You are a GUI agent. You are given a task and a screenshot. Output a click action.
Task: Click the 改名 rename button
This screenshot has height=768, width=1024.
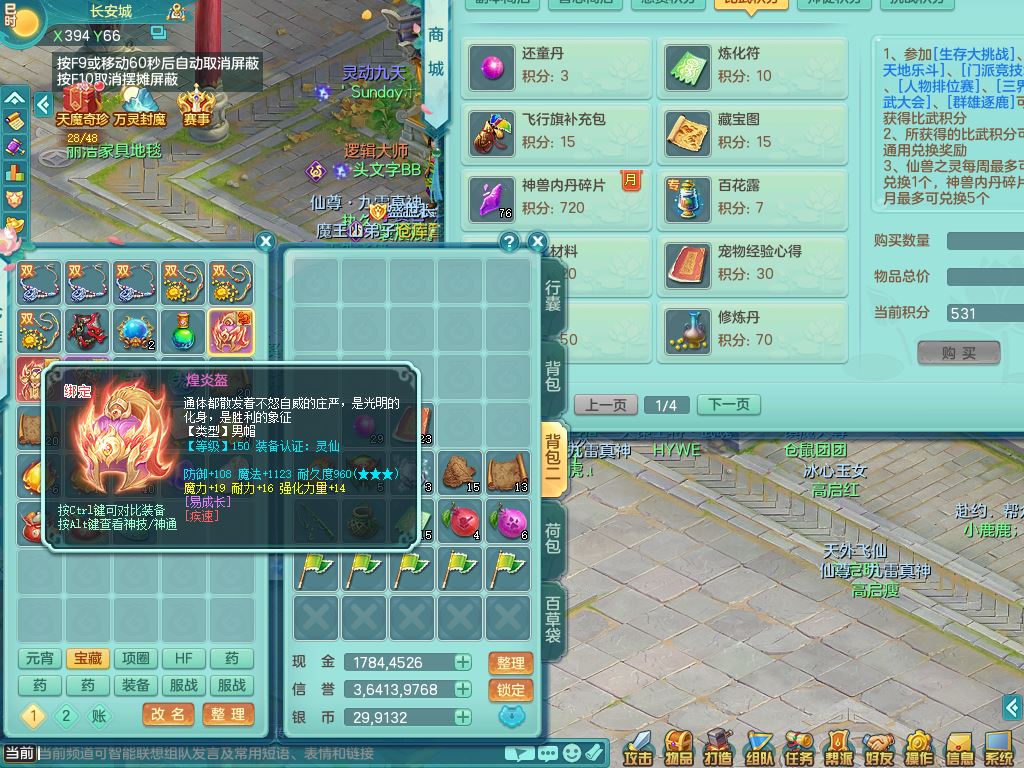[x=168, y=715]
